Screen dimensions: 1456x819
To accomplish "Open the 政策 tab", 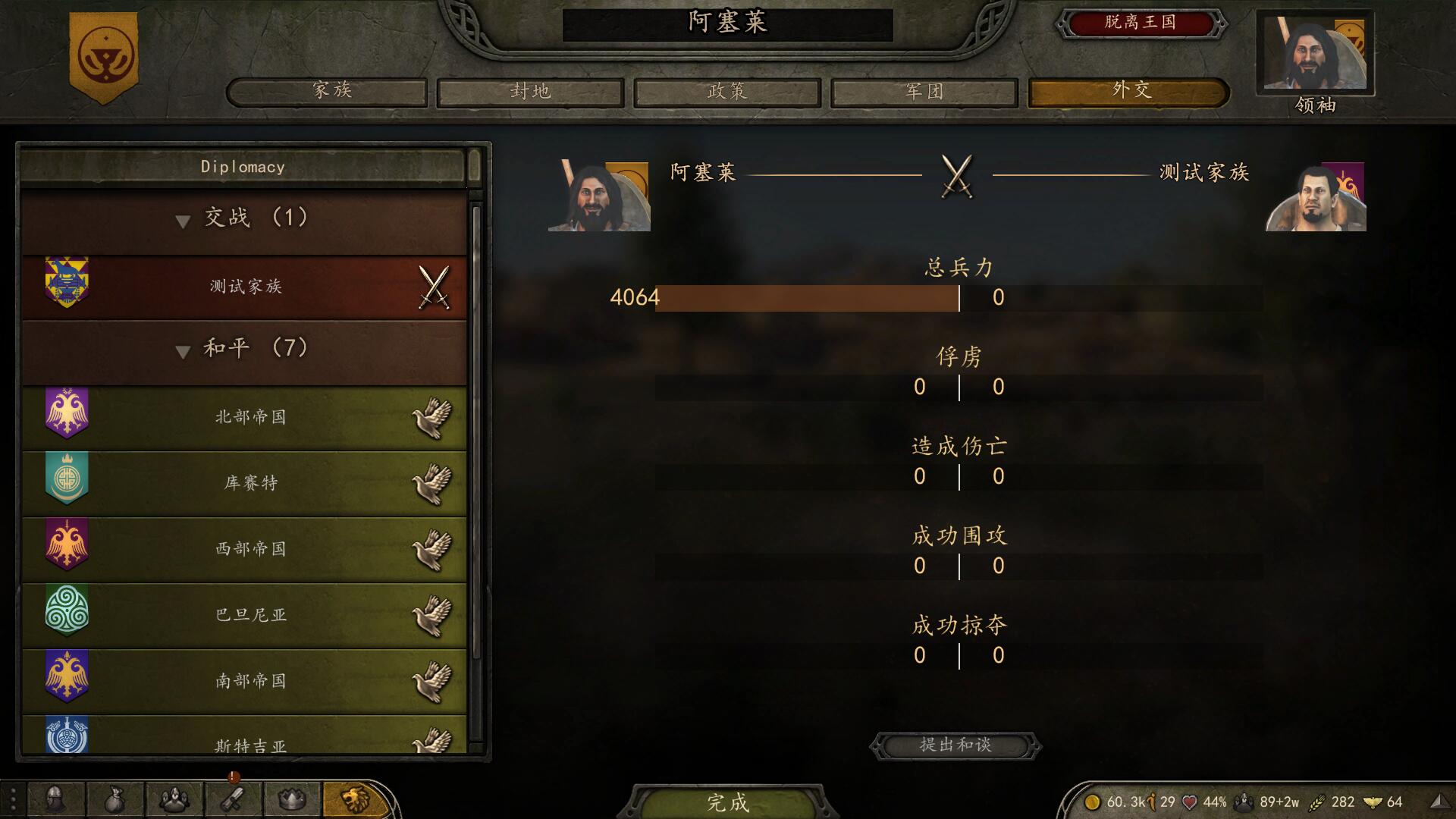I will coord(726,92).
